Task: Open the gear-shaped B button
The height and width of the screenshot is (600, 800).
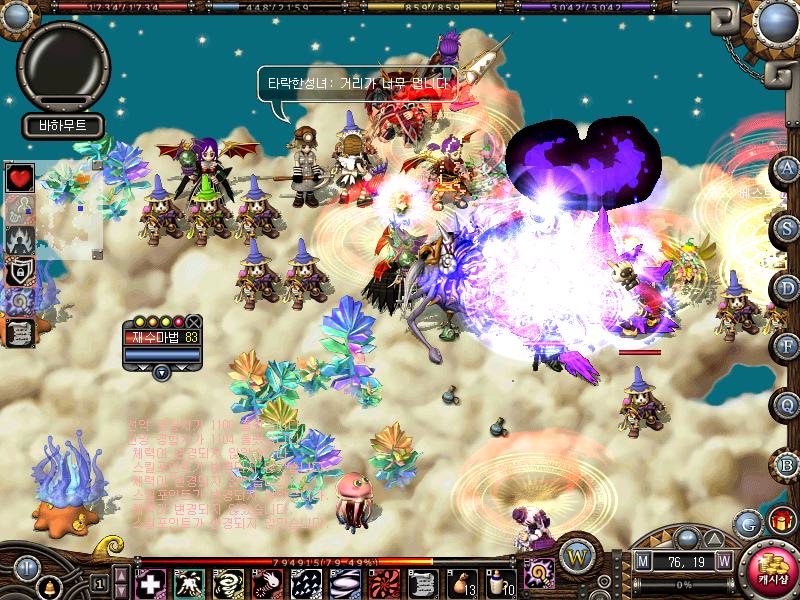Action: [788, 464]
